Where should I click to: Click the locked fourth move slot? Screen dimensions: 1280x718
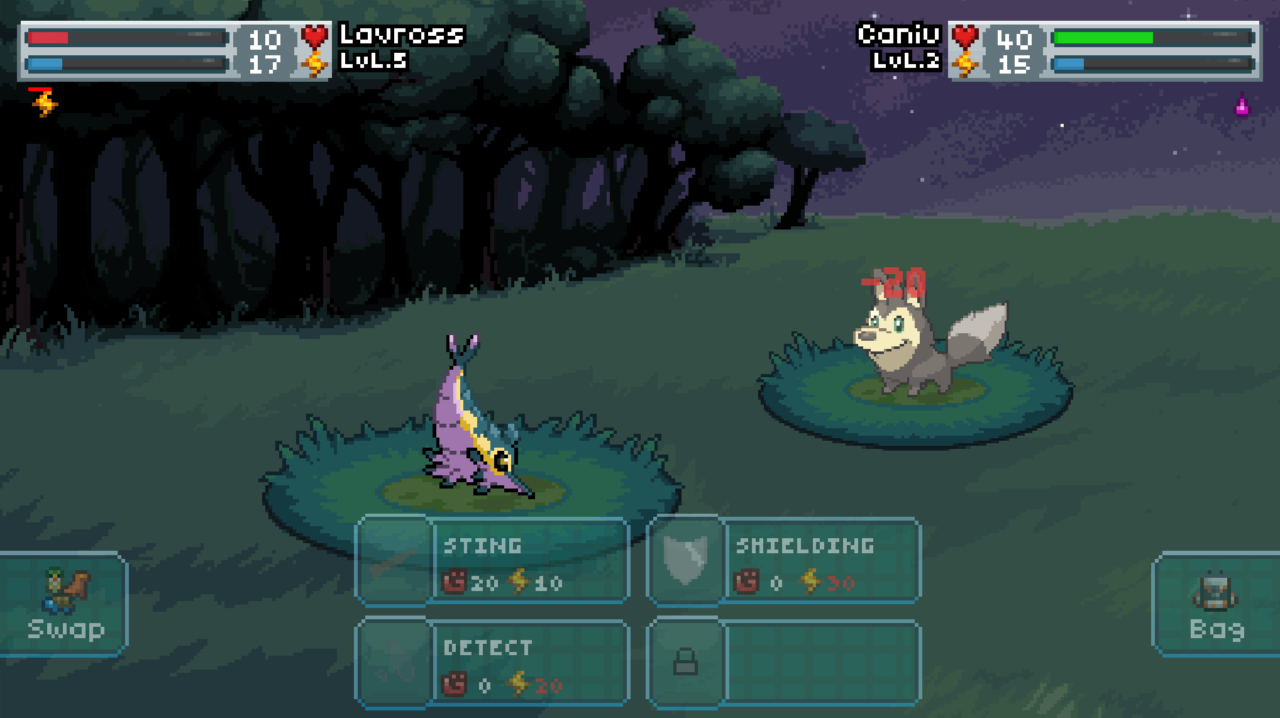tap(784, 664)
